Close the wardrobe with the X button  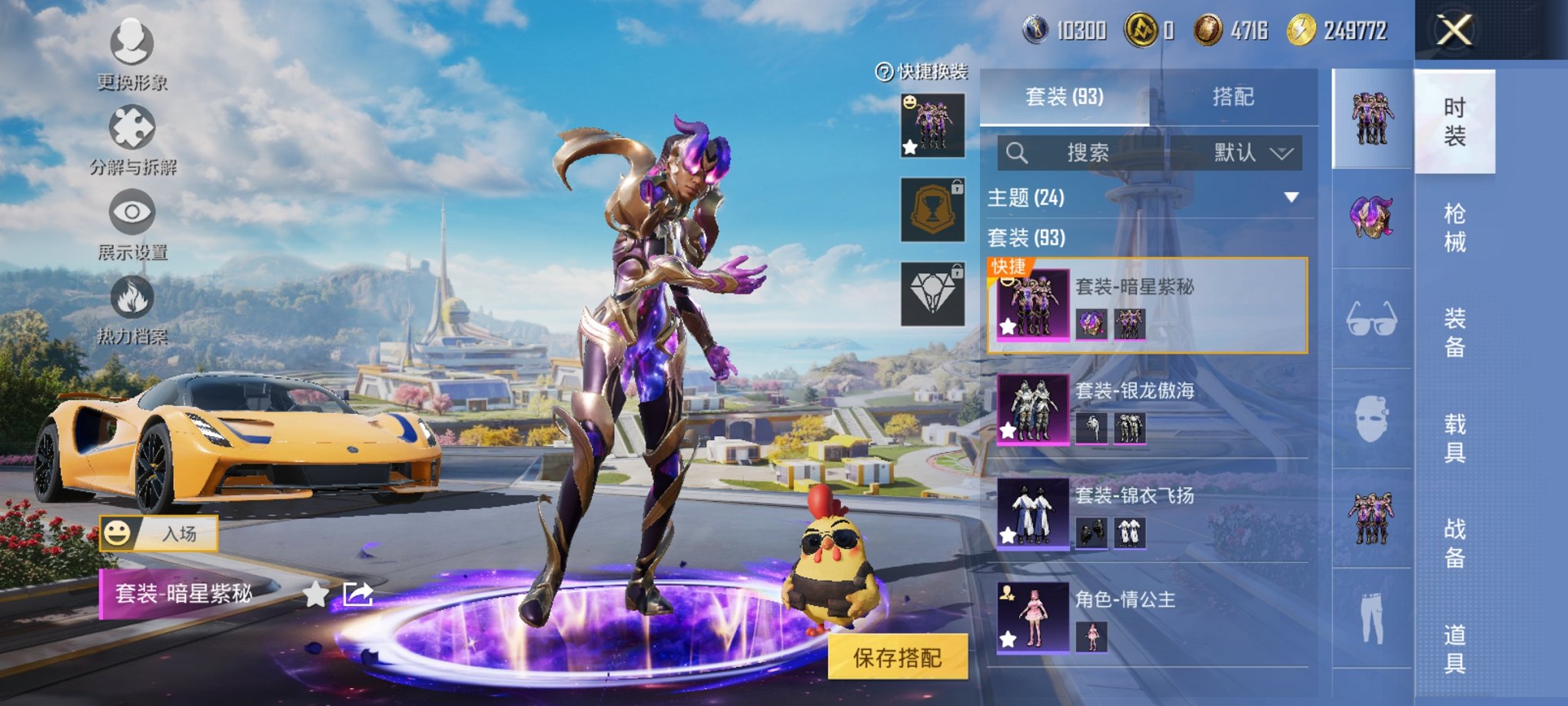[1454, 31]
